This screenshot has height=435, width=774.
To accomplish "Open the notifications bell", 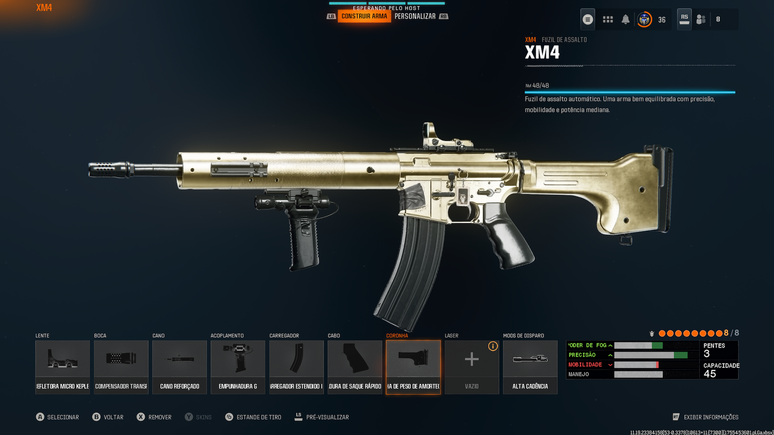I will tap(626, 19).
